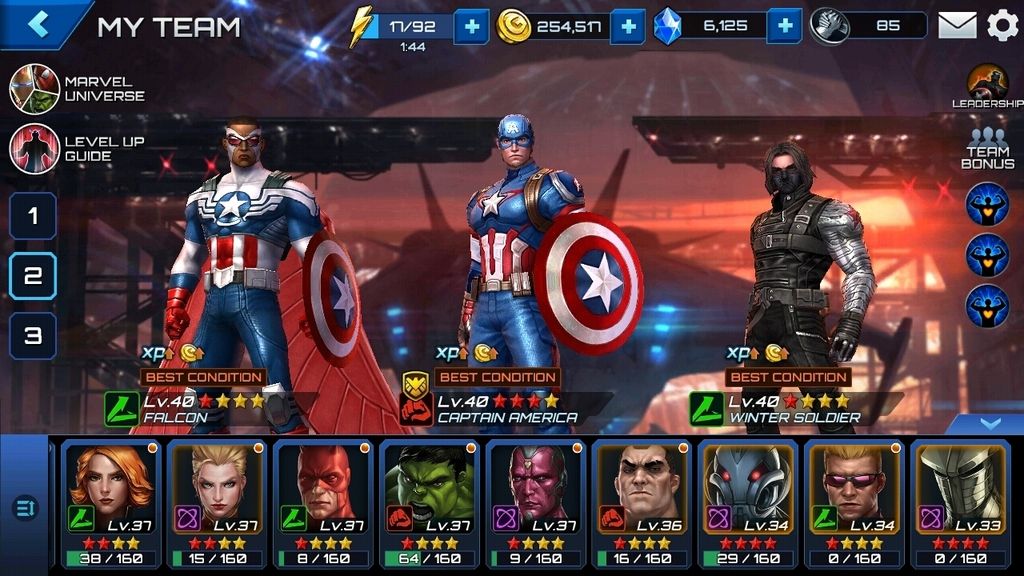Open the settings gear

(x=1002, y=25)
